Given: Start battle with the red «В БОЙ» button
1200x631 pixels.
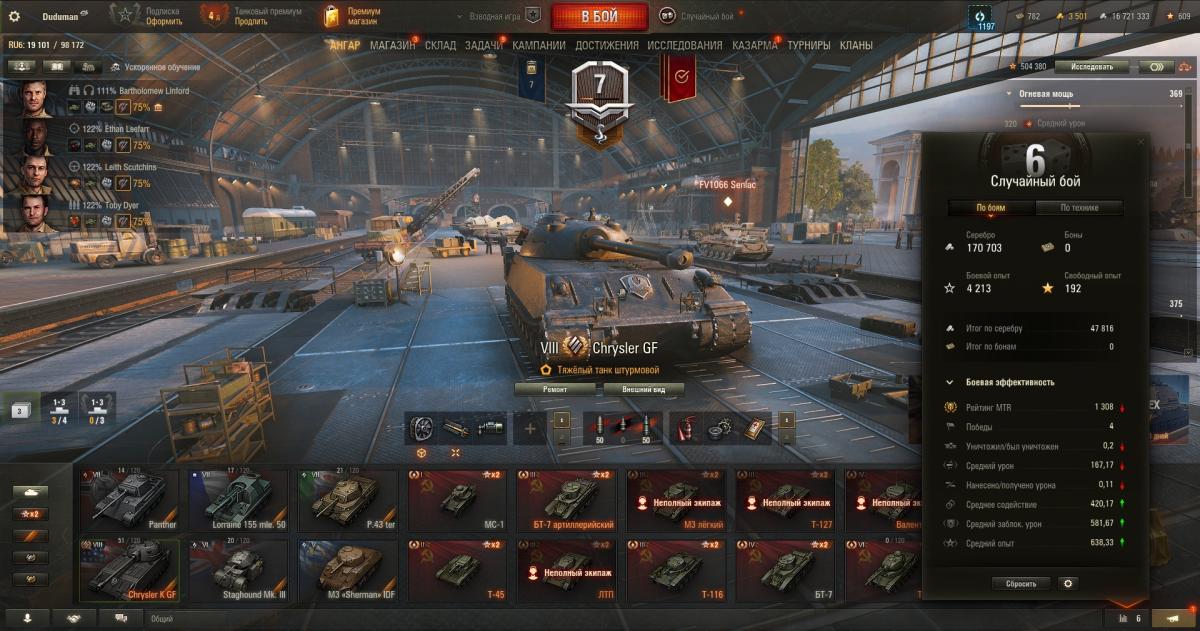Looking at the screenshot, I should click(600, 17).
